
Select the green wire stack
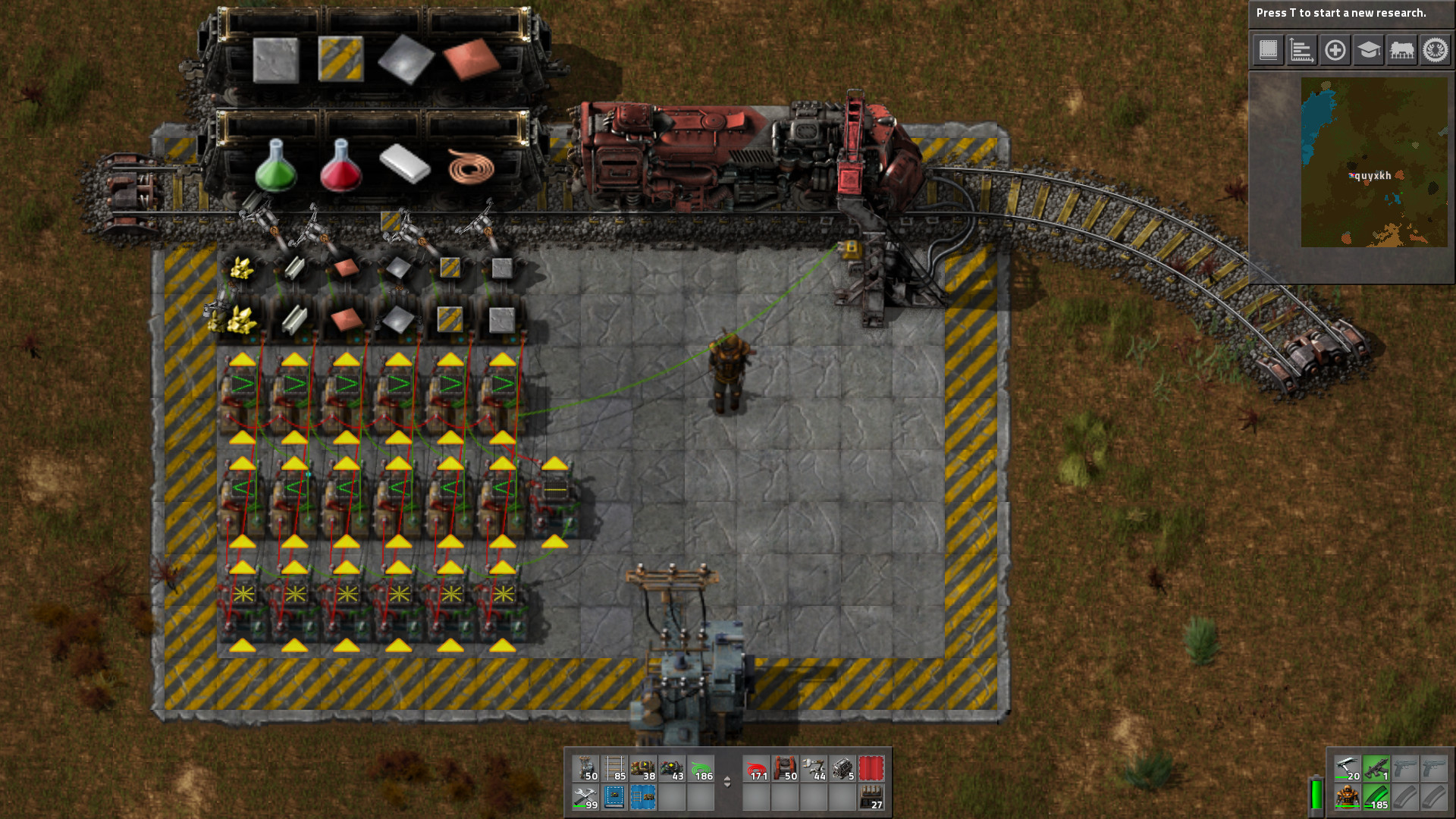pyautogui.click(x=701, y=768)
